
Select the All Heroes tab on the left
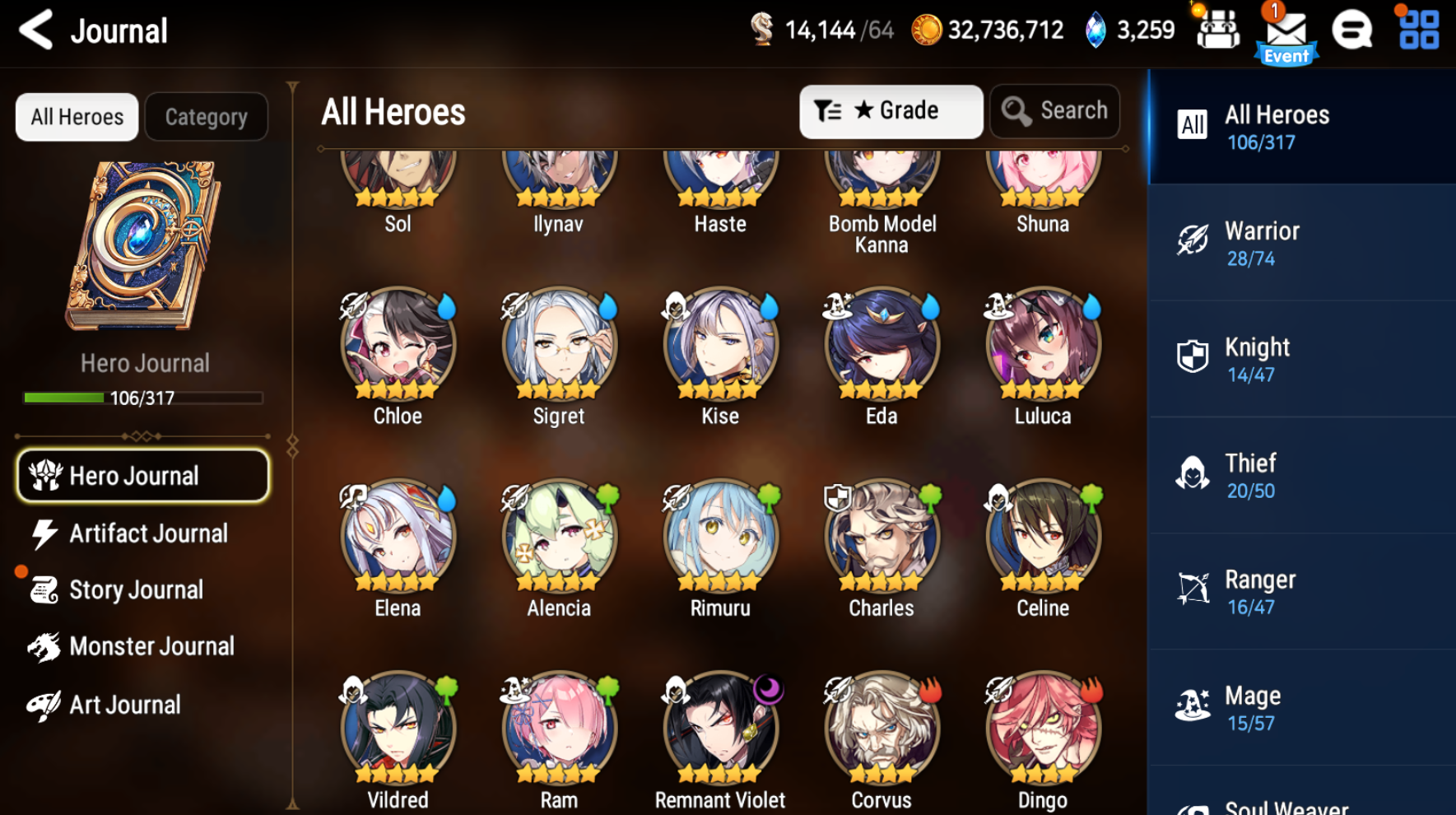(76, 116)
